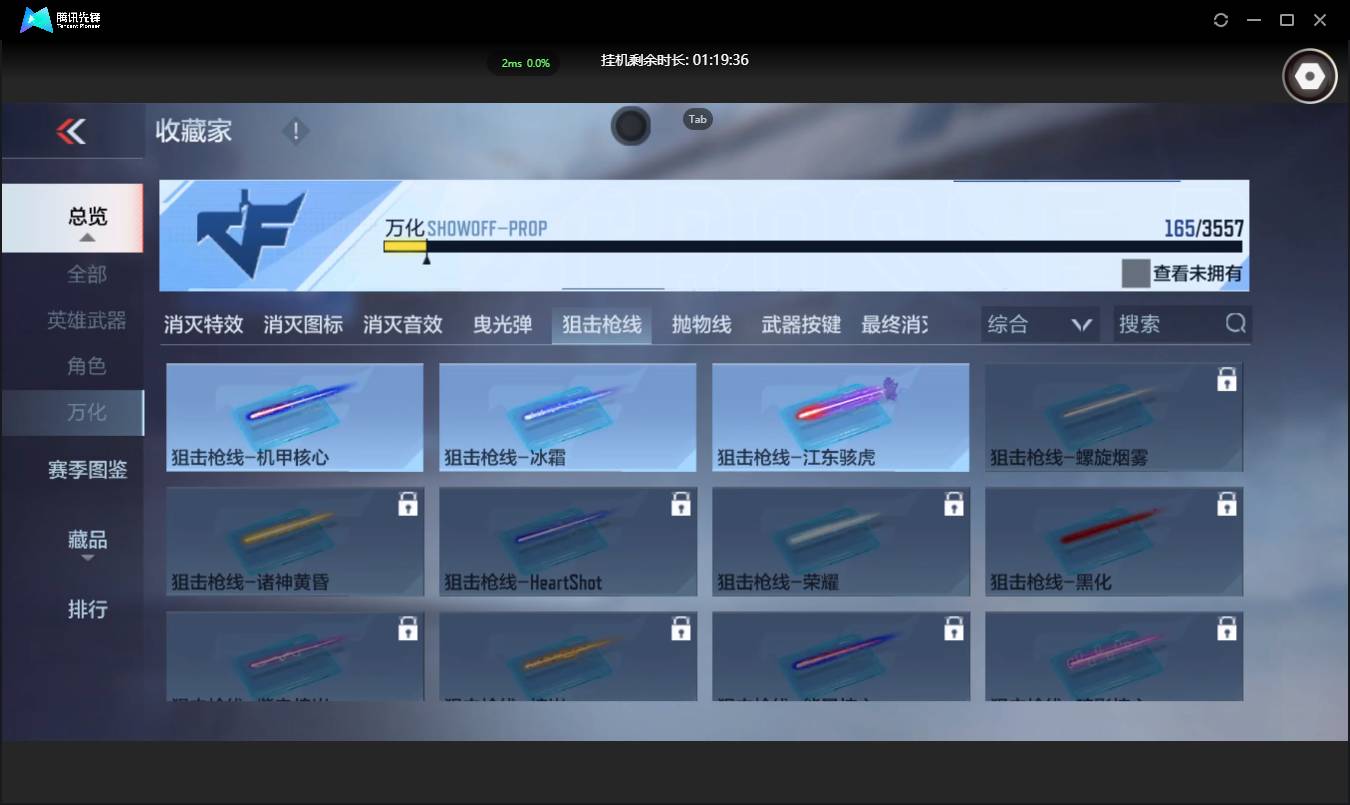1350x805 pixels.
Task: Click the dark camera capture button at top right
Action: tap(1309, 75)
